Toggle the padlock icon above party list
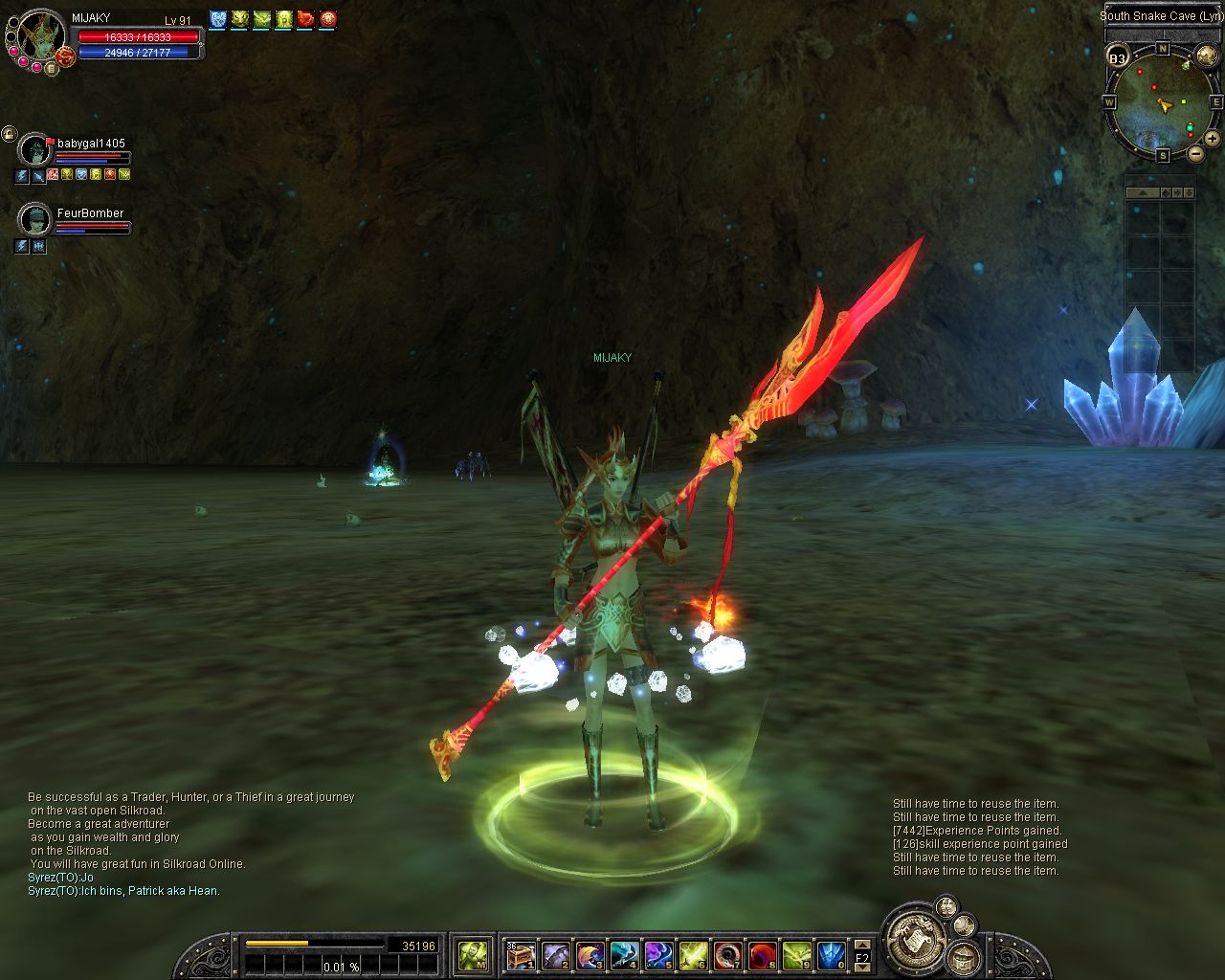 pyautogui.click(x=9, y=134)
